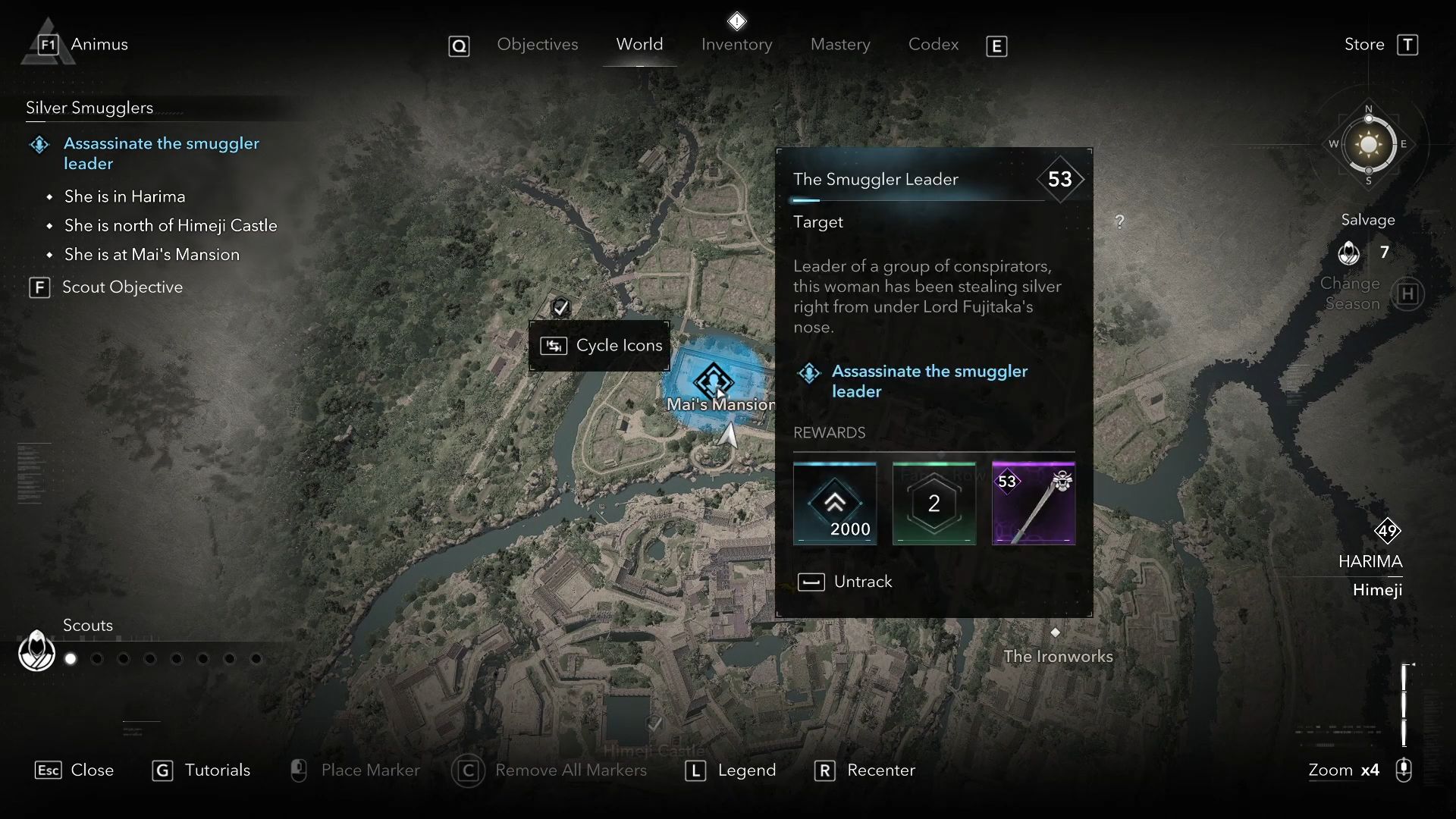Go to the Mastery tab
Viewport: 1456px width, 819px height.
pyautogui.click(x=840, y=45)
